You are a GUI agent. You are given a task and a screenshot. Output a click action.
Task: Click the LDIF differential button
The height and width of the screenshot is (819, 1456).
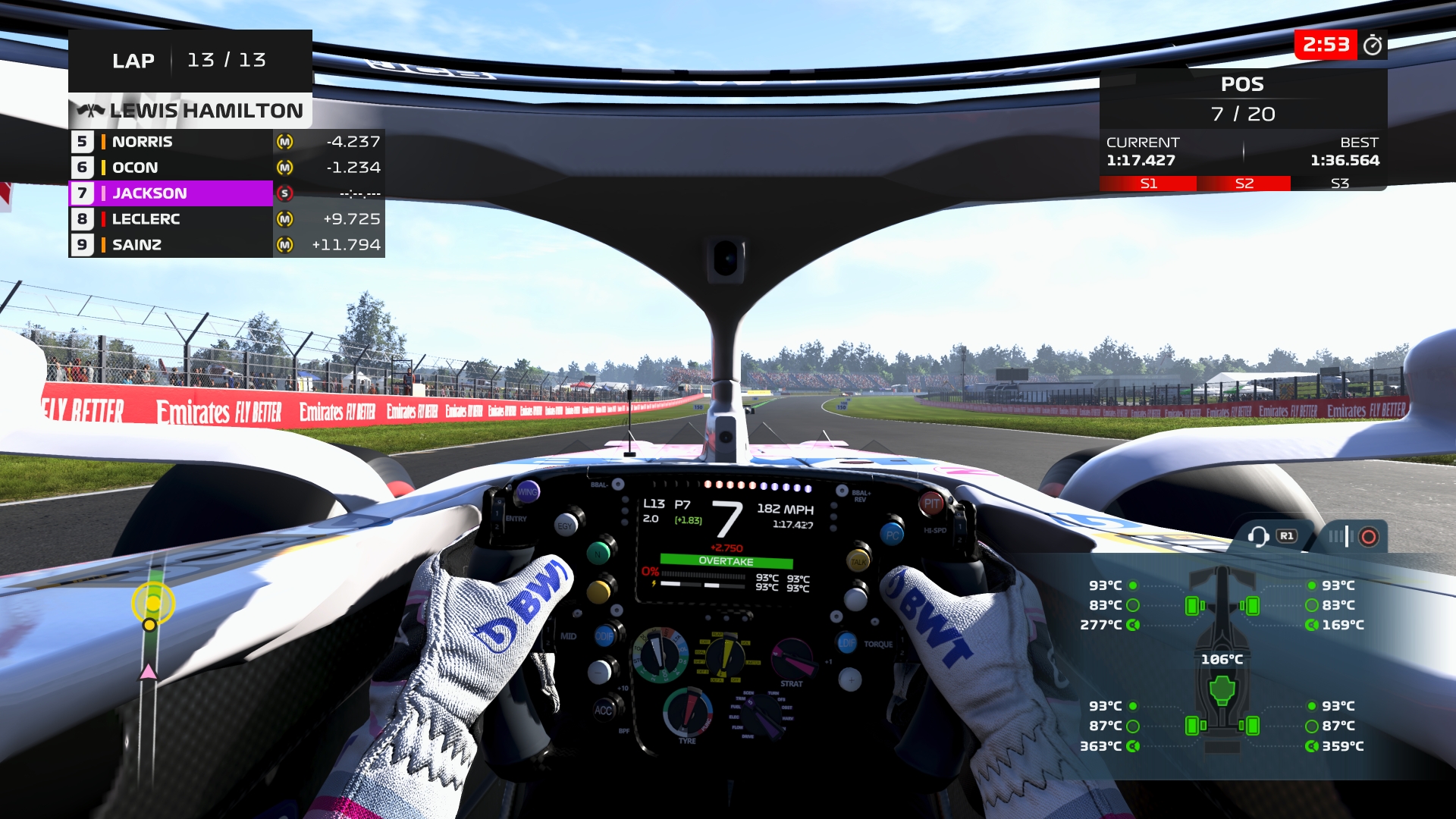point(846,643)
